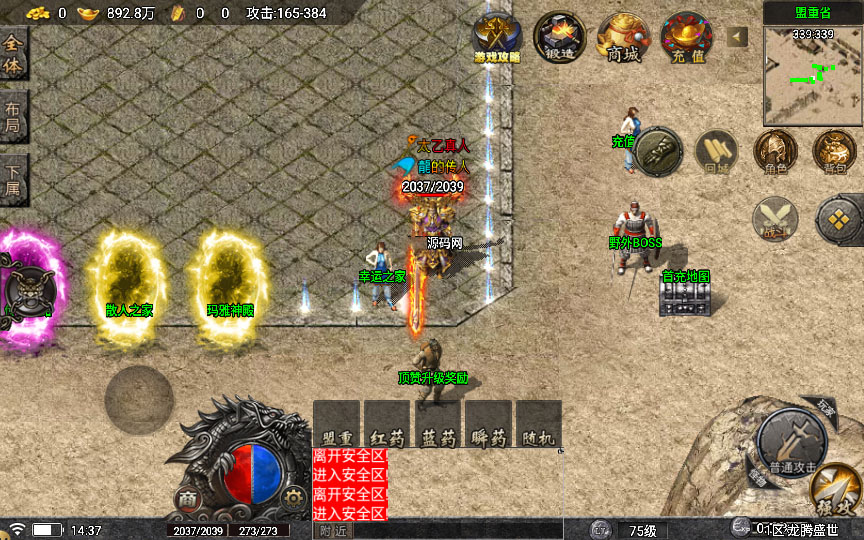
Task: Open the four-diamond menu button
Action: pos(838,218)
